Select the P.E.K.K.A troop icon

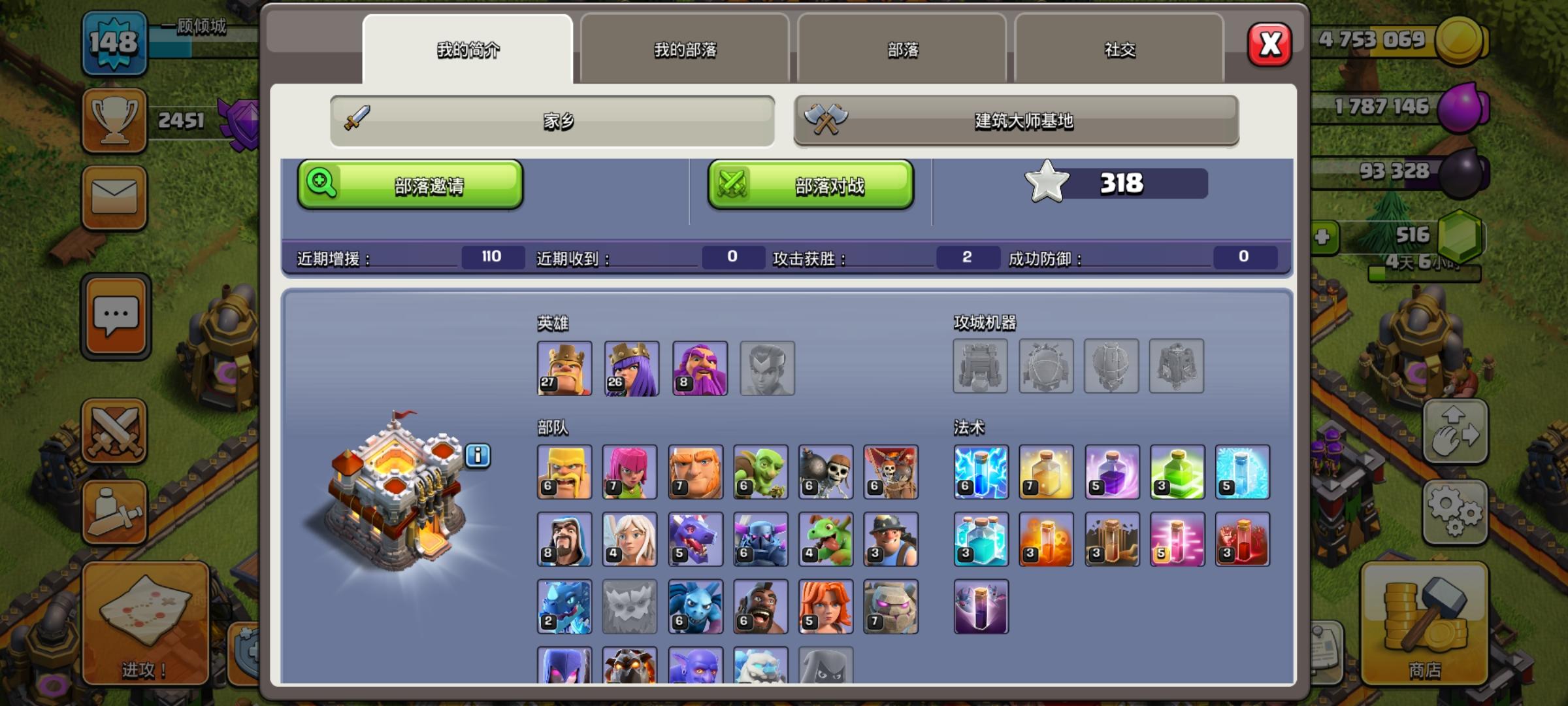point(760,539)
